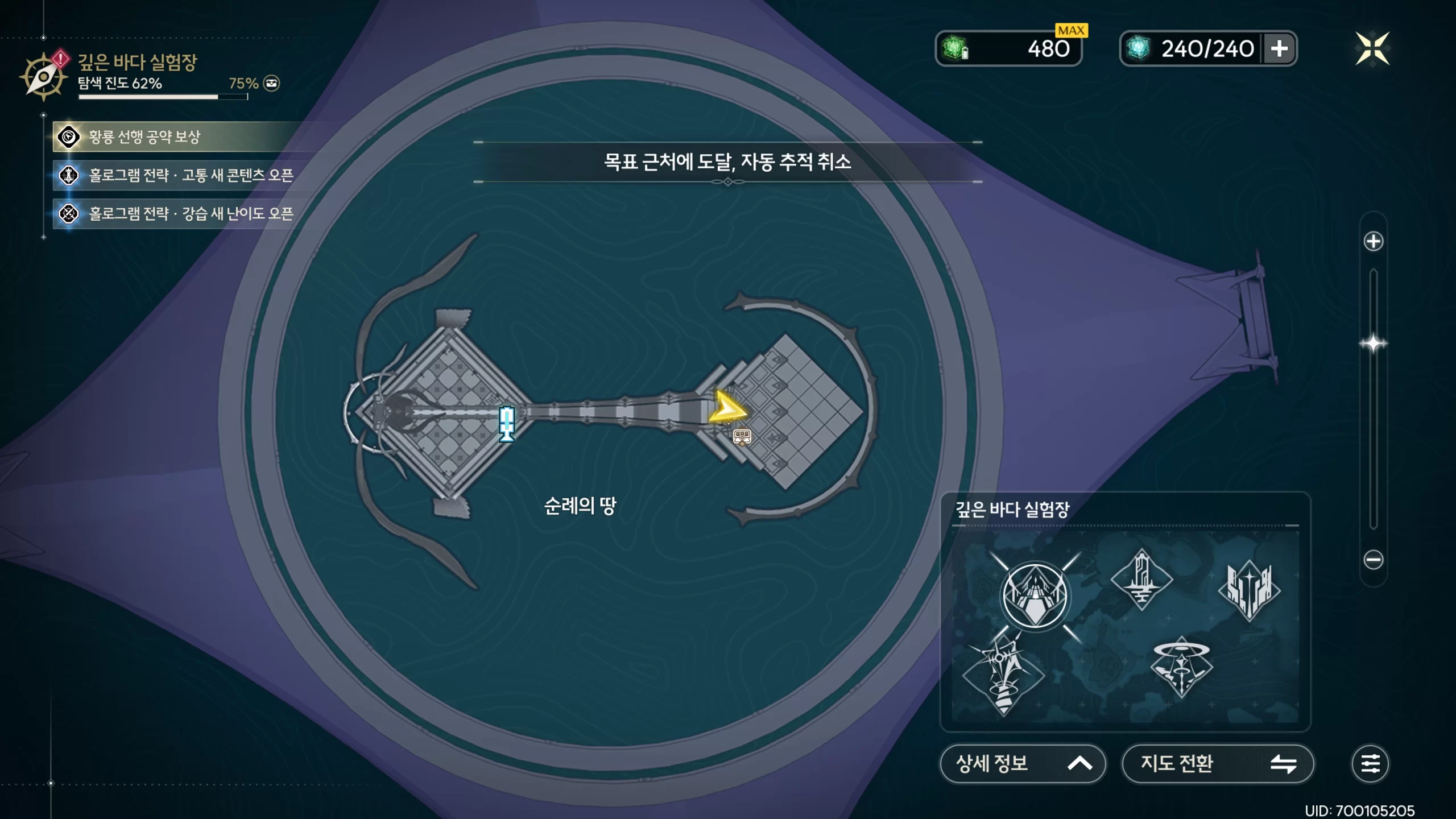Switch maps with 지도 전환 button
The width and height of the screenshot is (1456, 819).
pyautogui.click(x=1217, y=763)
